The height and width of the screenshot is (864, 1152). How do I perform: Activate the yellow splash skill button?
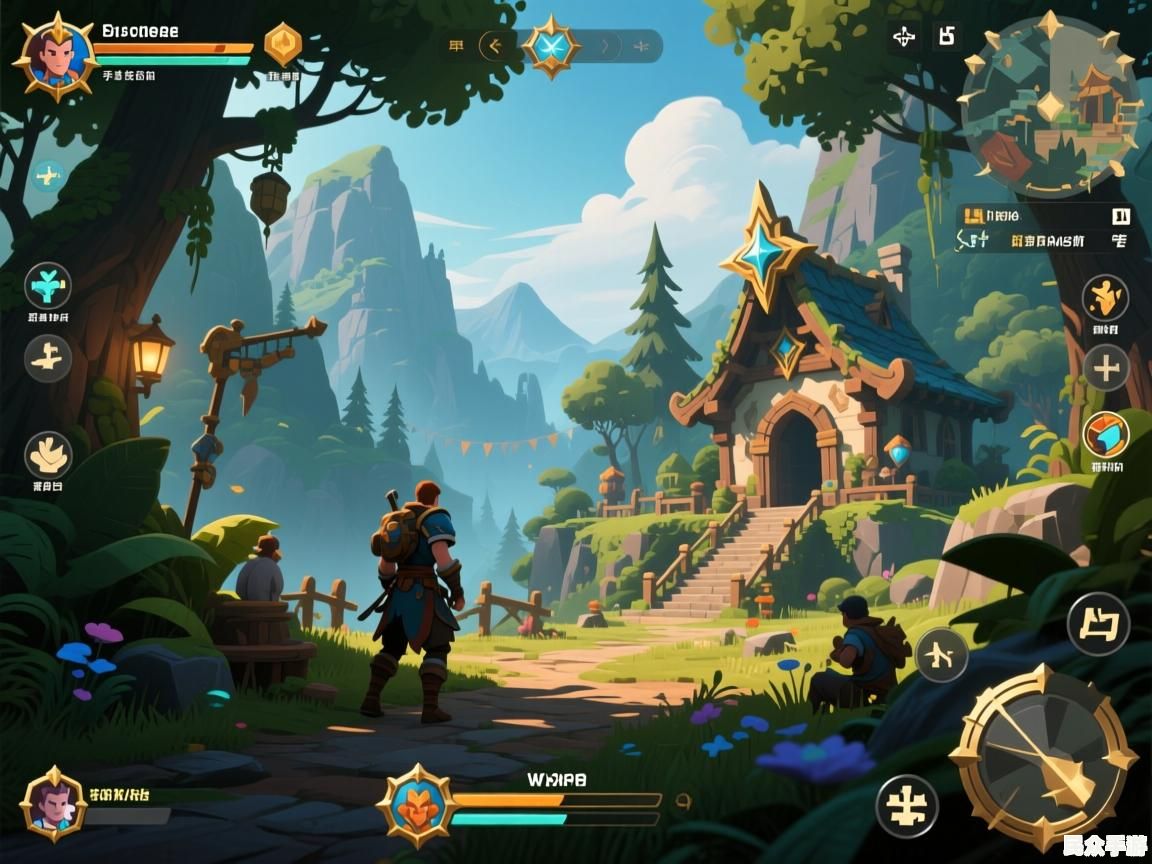[1105, 297]
